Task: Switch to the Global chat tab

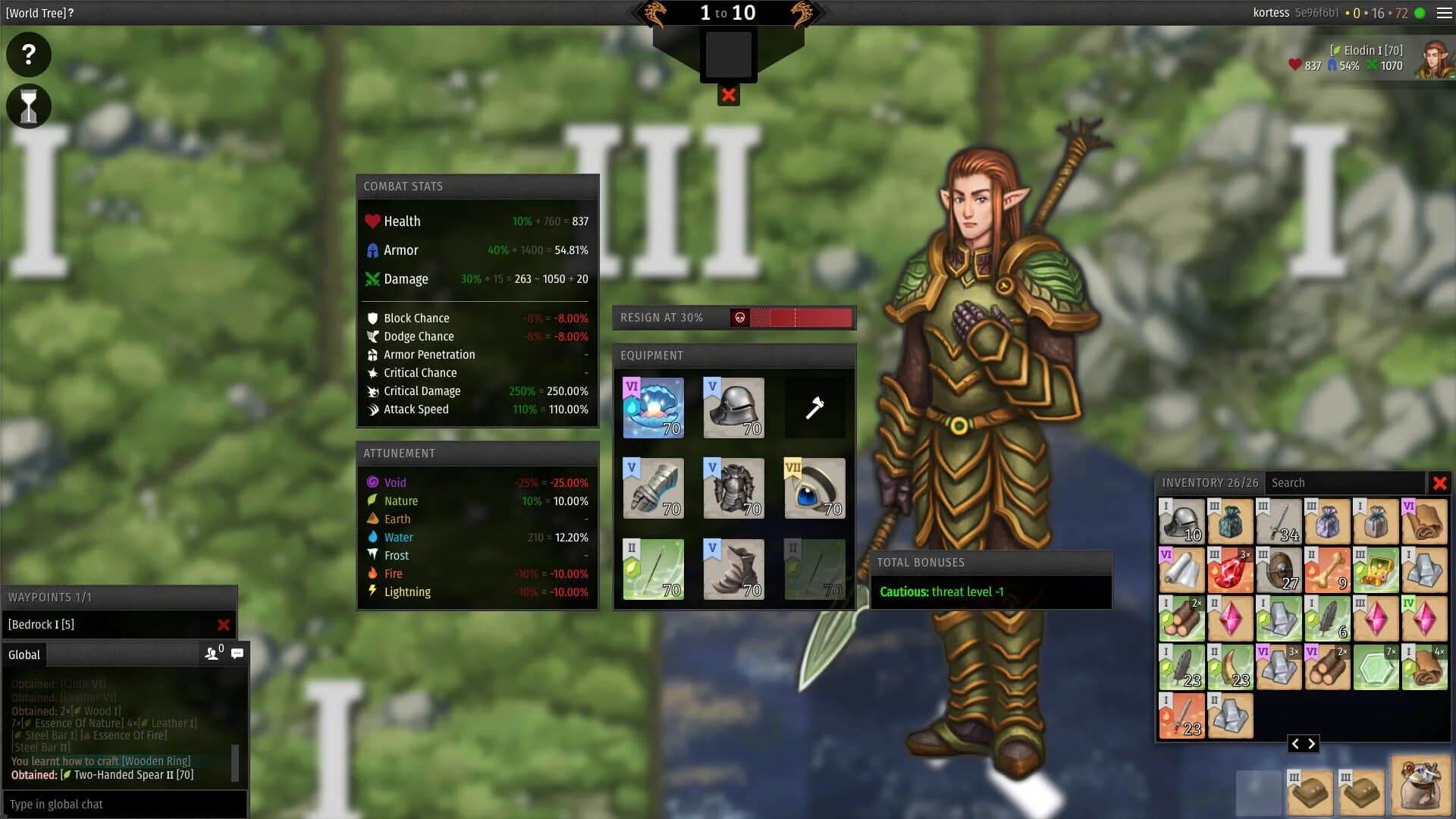Action: tap(24, 654)
